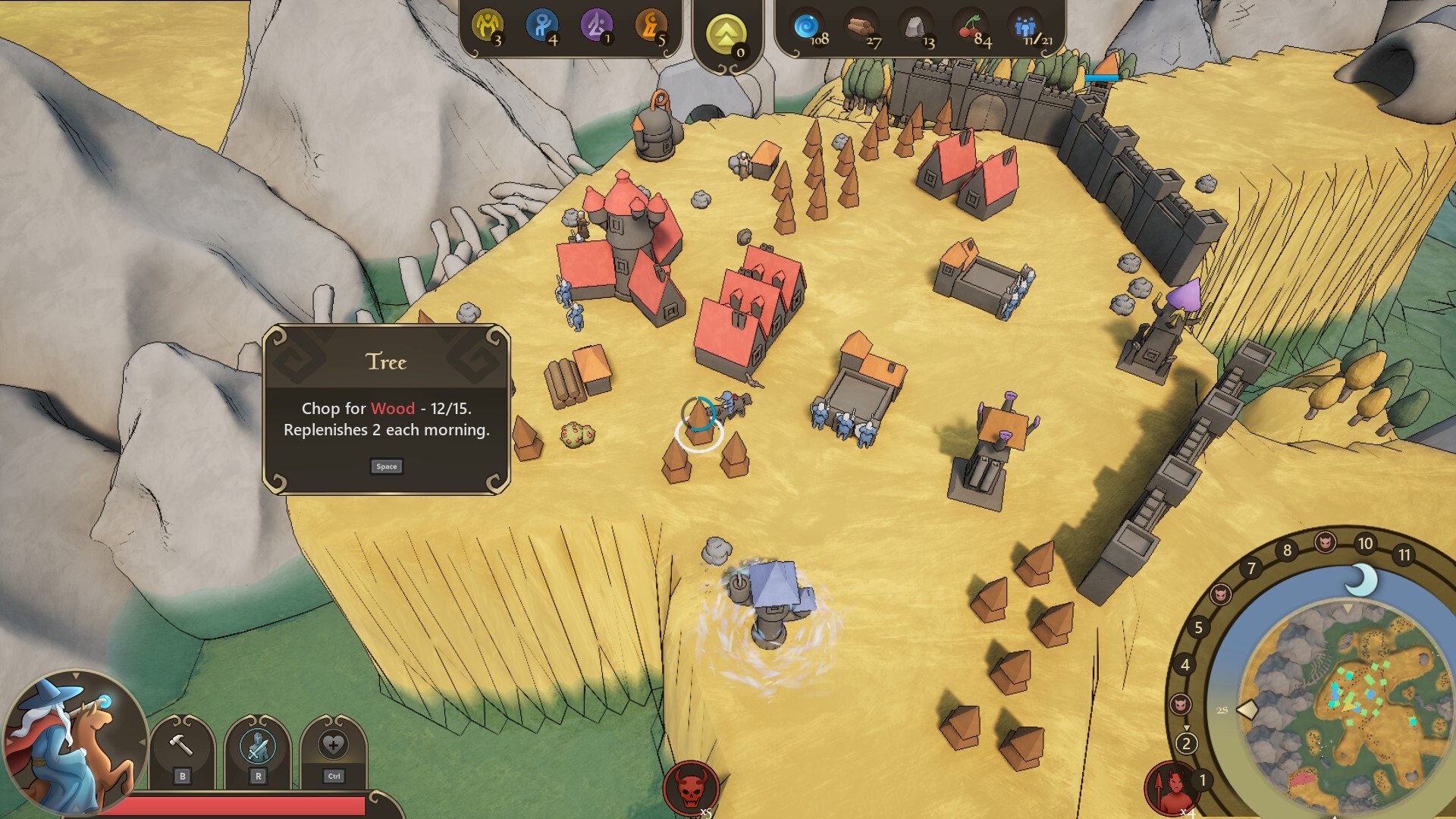Select the orange kneeling worker icon

click(651, 25)
